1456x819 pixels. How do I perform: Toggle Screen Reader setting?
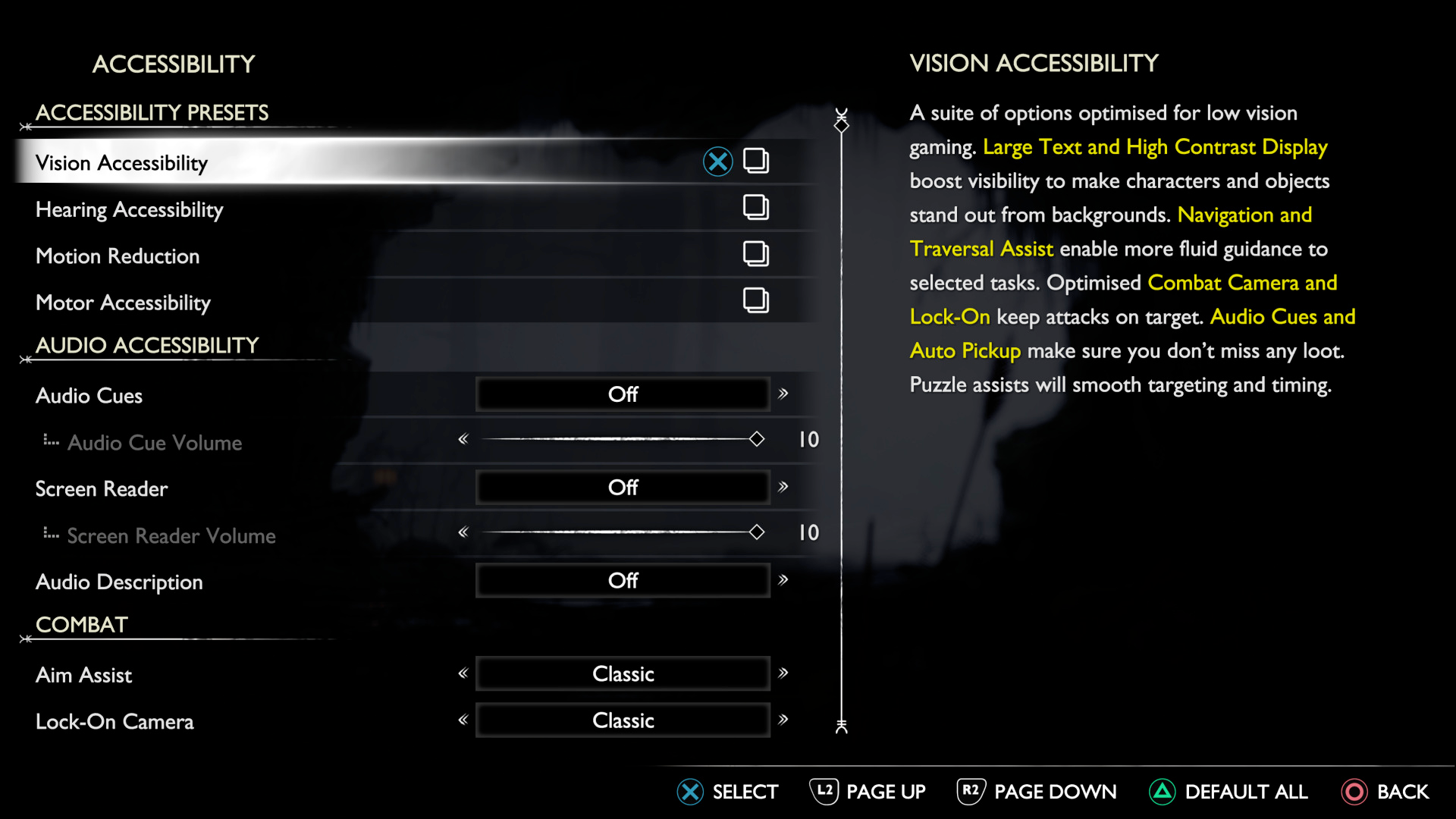(x=622, y=487)
